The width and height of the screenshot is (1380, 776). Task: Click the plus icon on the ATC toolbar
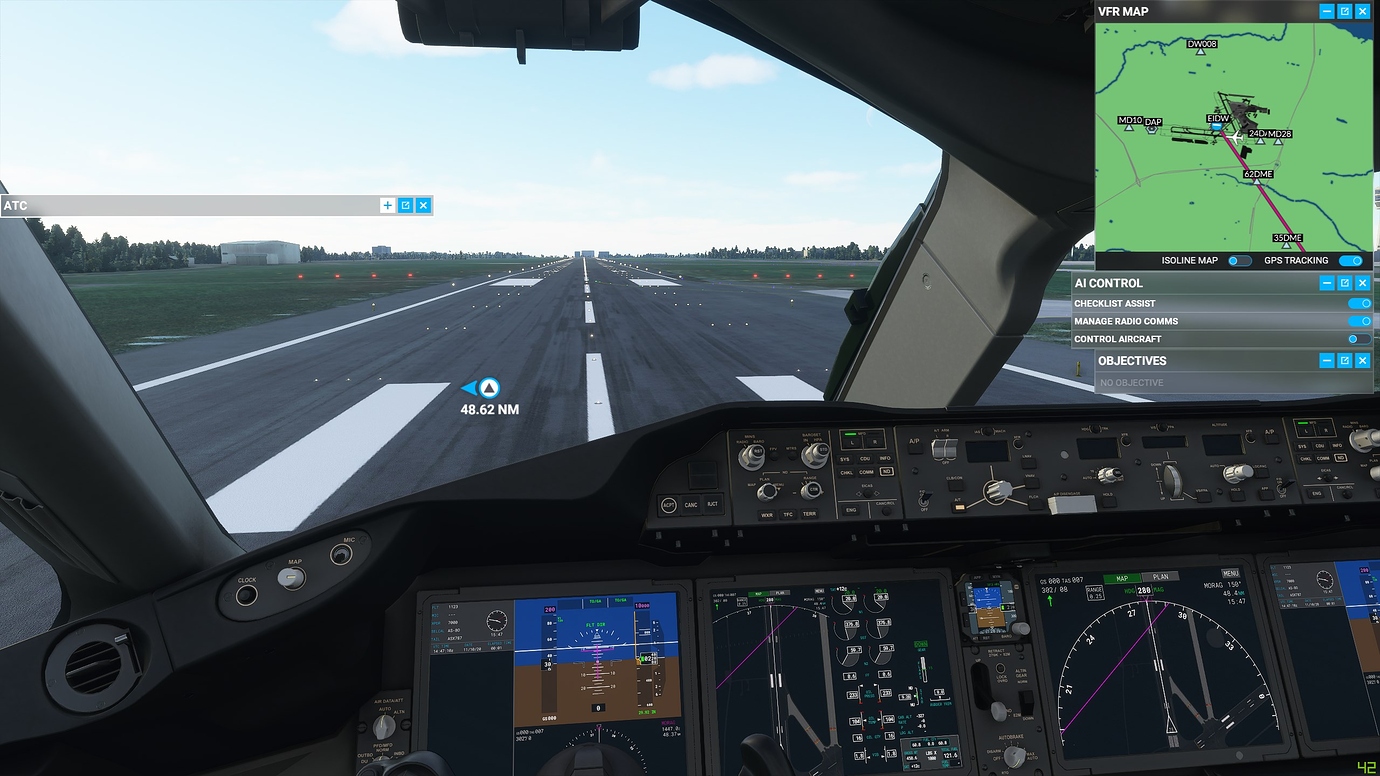click(x=387, y=205)
